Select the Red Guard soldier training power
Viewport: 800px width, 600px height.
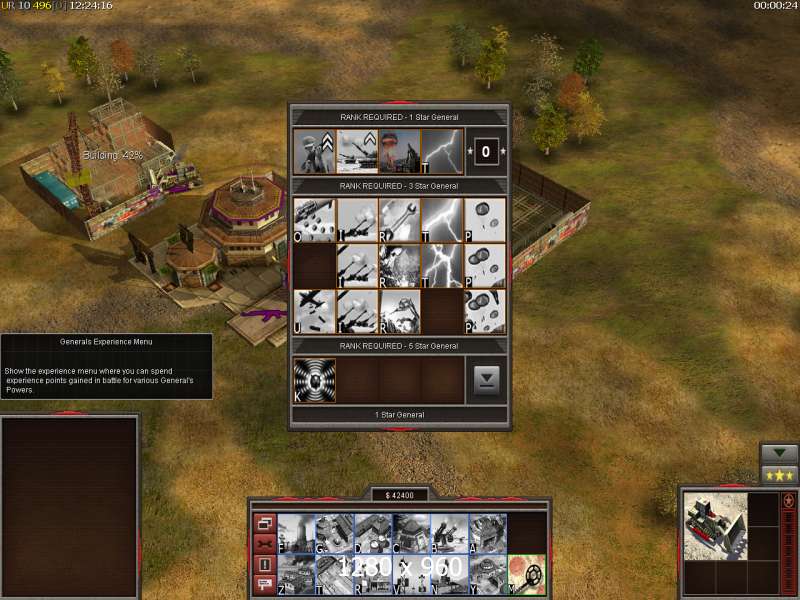tap(315, 152)
